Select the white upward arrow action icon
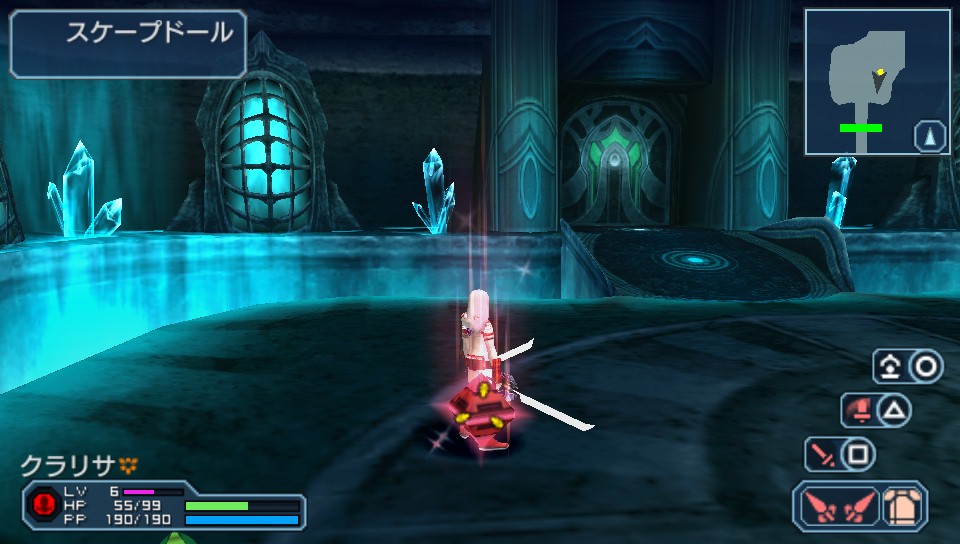The width and height of the screenshot is (960, 544). pos(889,367)
